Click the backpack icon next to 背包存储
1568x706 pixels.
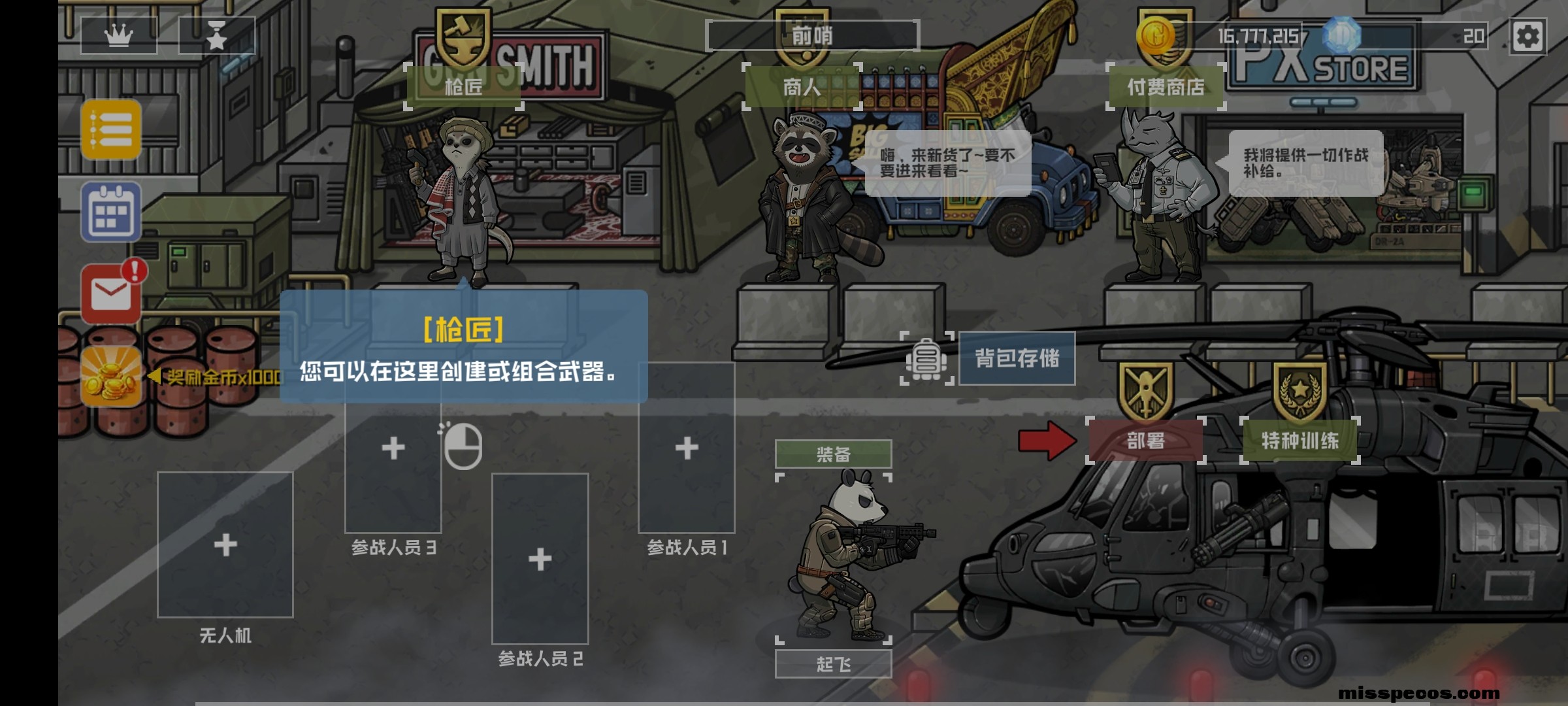(926, 360)
